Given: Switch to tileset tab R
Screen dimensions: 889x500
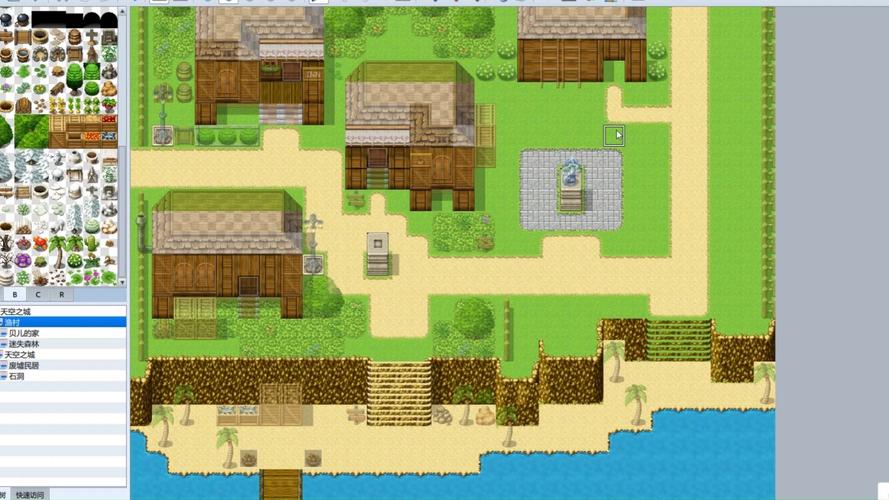Looking at the screenshot, I should 62,294.
